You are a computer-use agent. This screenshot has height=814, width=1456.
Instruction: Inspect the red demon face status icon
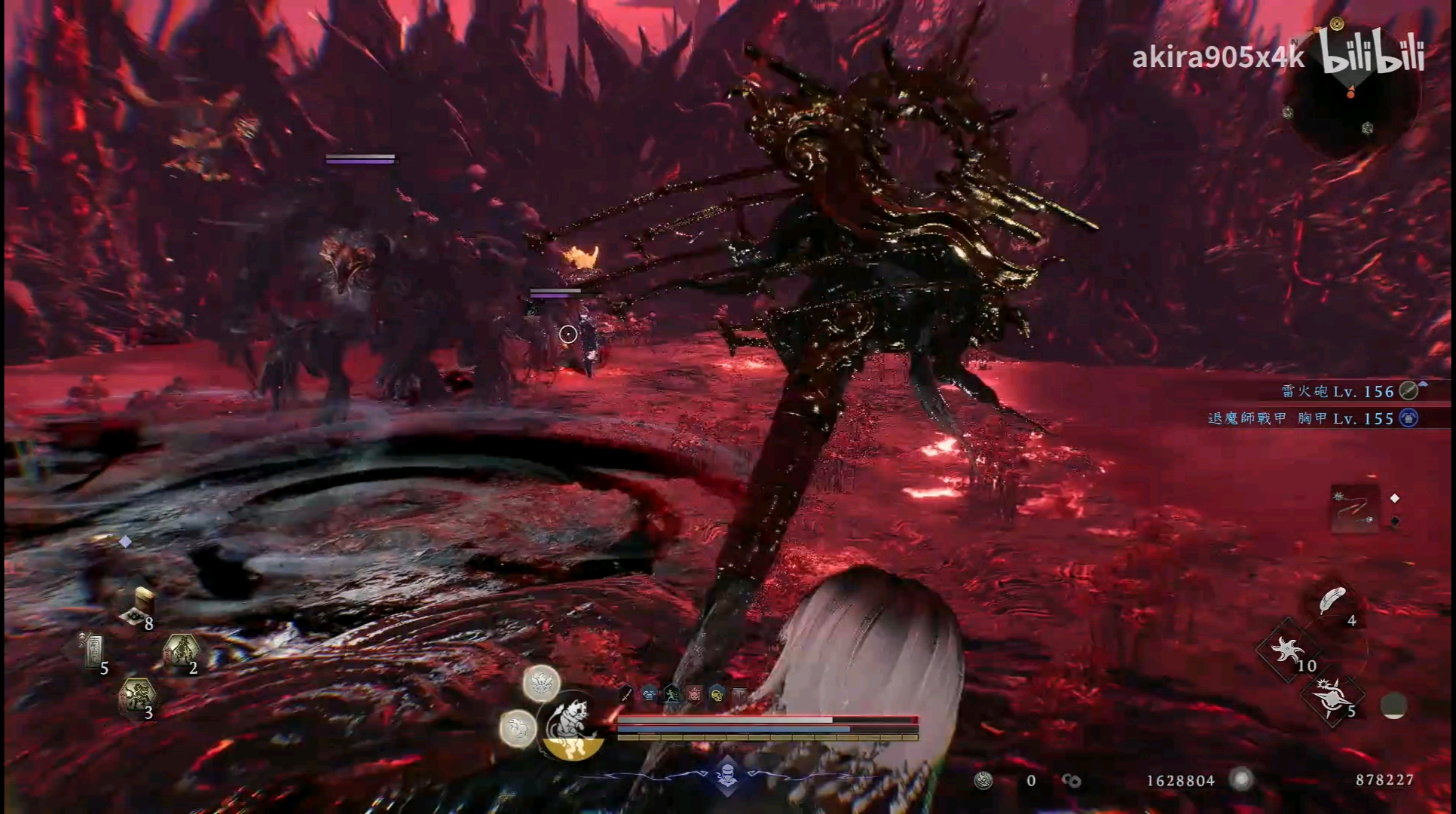coord(694,694)
